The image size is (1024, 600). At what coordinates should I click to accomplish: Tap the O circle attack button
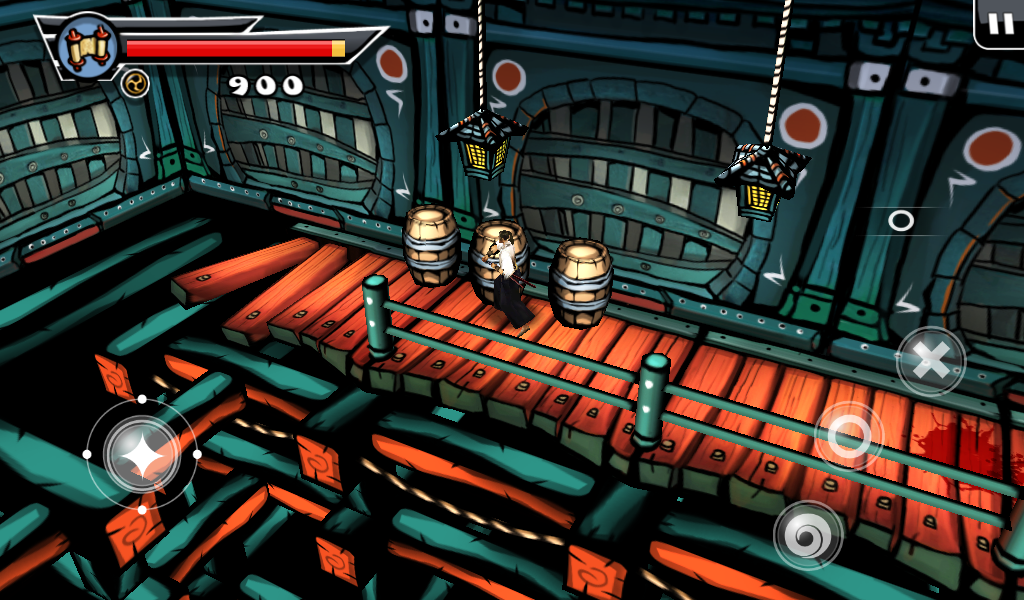coord(849,436)
